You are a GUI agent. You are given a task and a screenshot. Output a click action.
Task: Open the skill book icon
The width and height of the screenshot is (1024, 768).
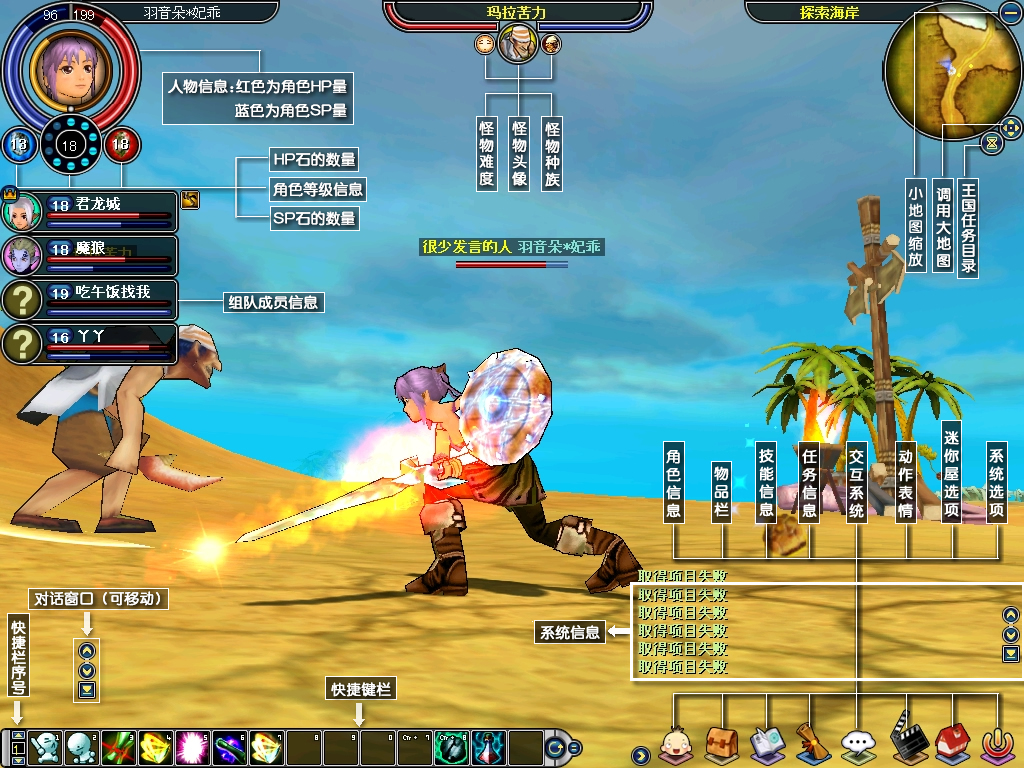pos(766,745)
